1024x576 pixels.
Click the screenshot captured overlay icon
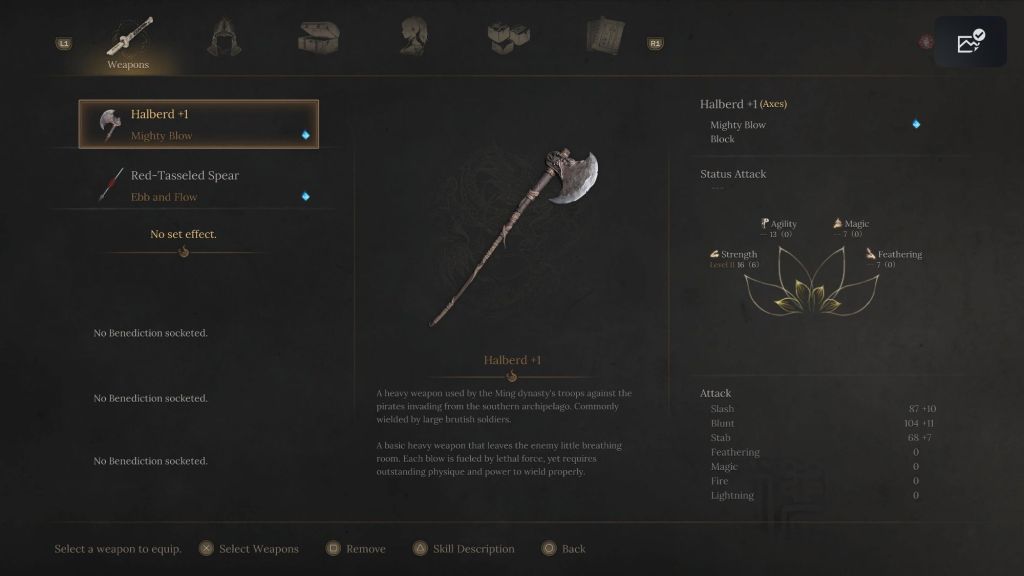click(970, 42)
